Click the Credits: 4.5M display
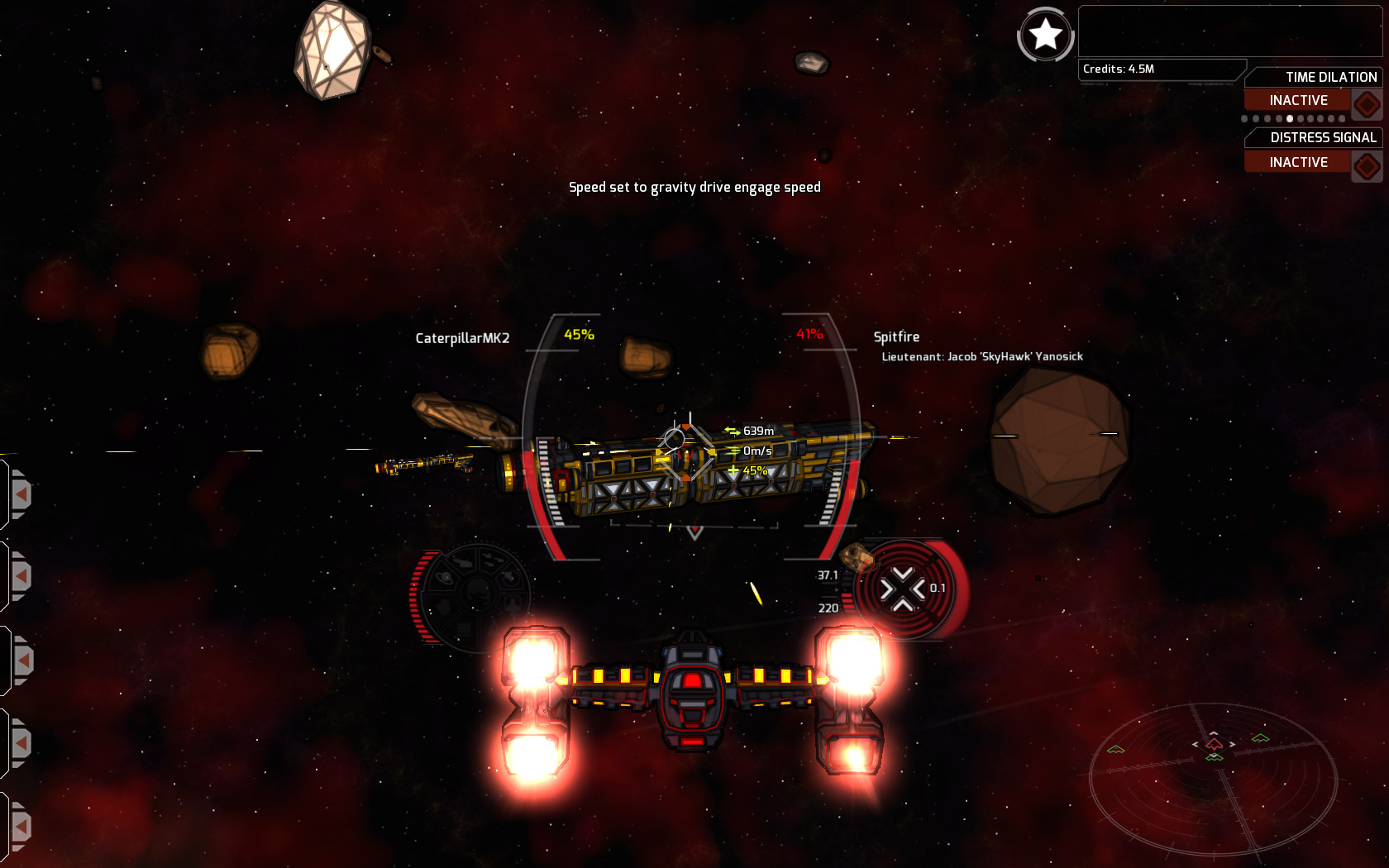 pyautogui.click(x=1119, y=70)
